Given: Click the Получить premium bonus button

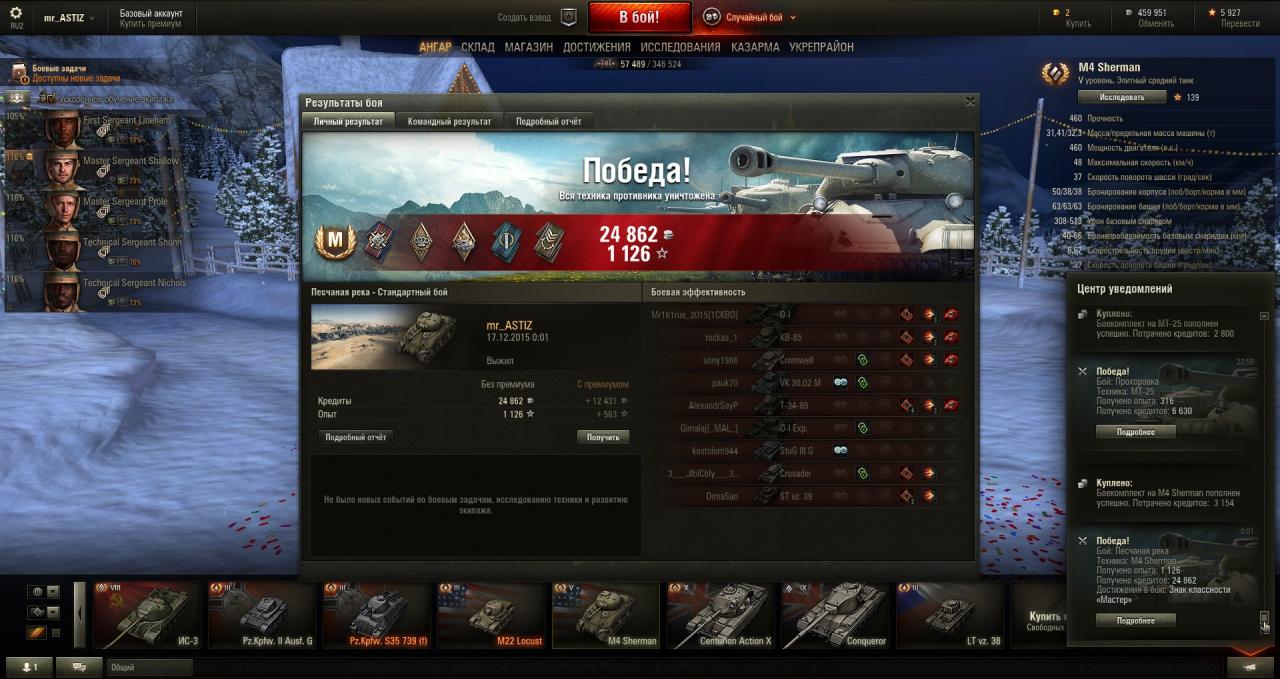Looking at the screenshot, I should point(603,437).
